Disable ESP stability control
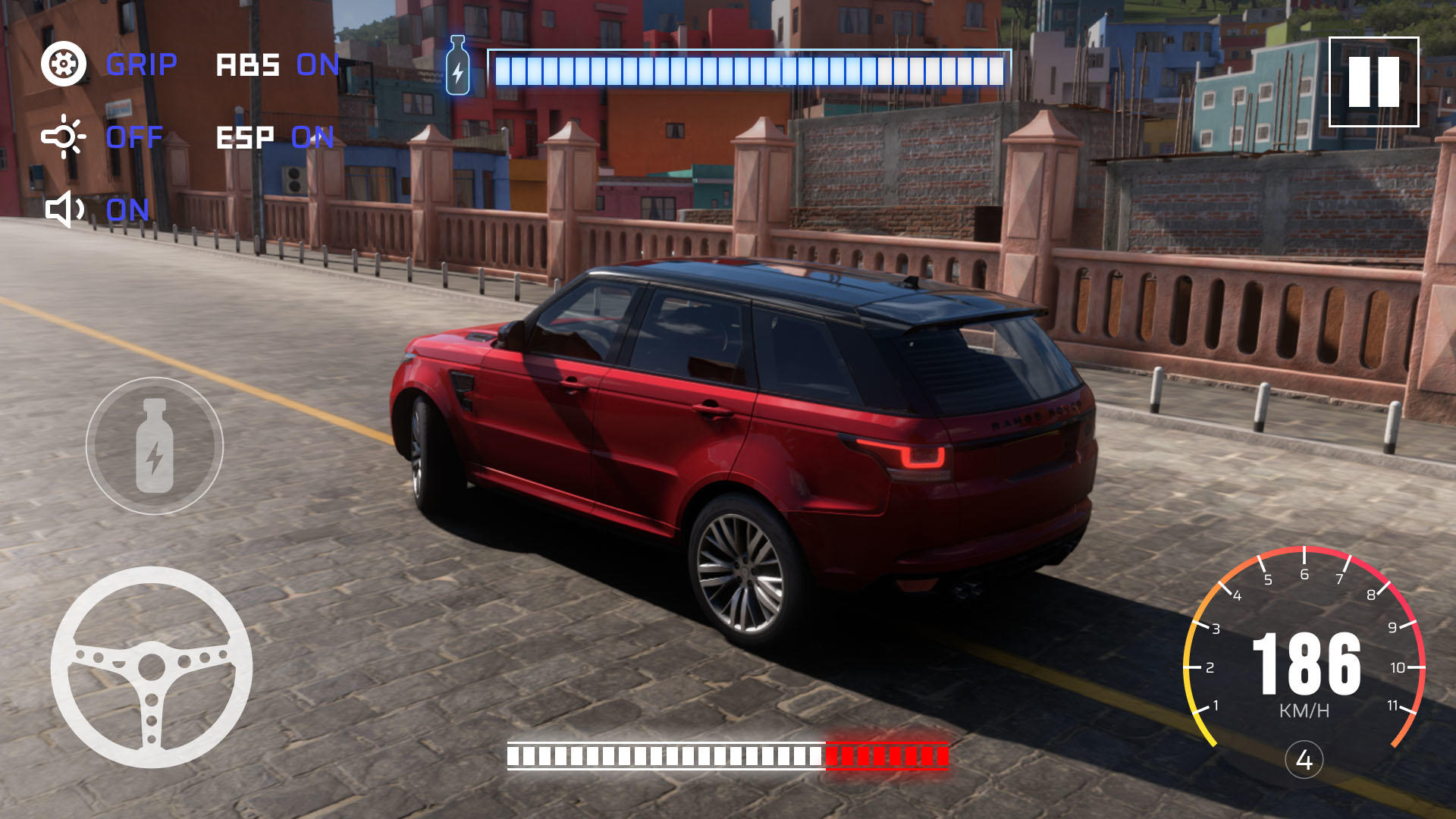This screenshot has width=1456, height=819. [312, 138]
